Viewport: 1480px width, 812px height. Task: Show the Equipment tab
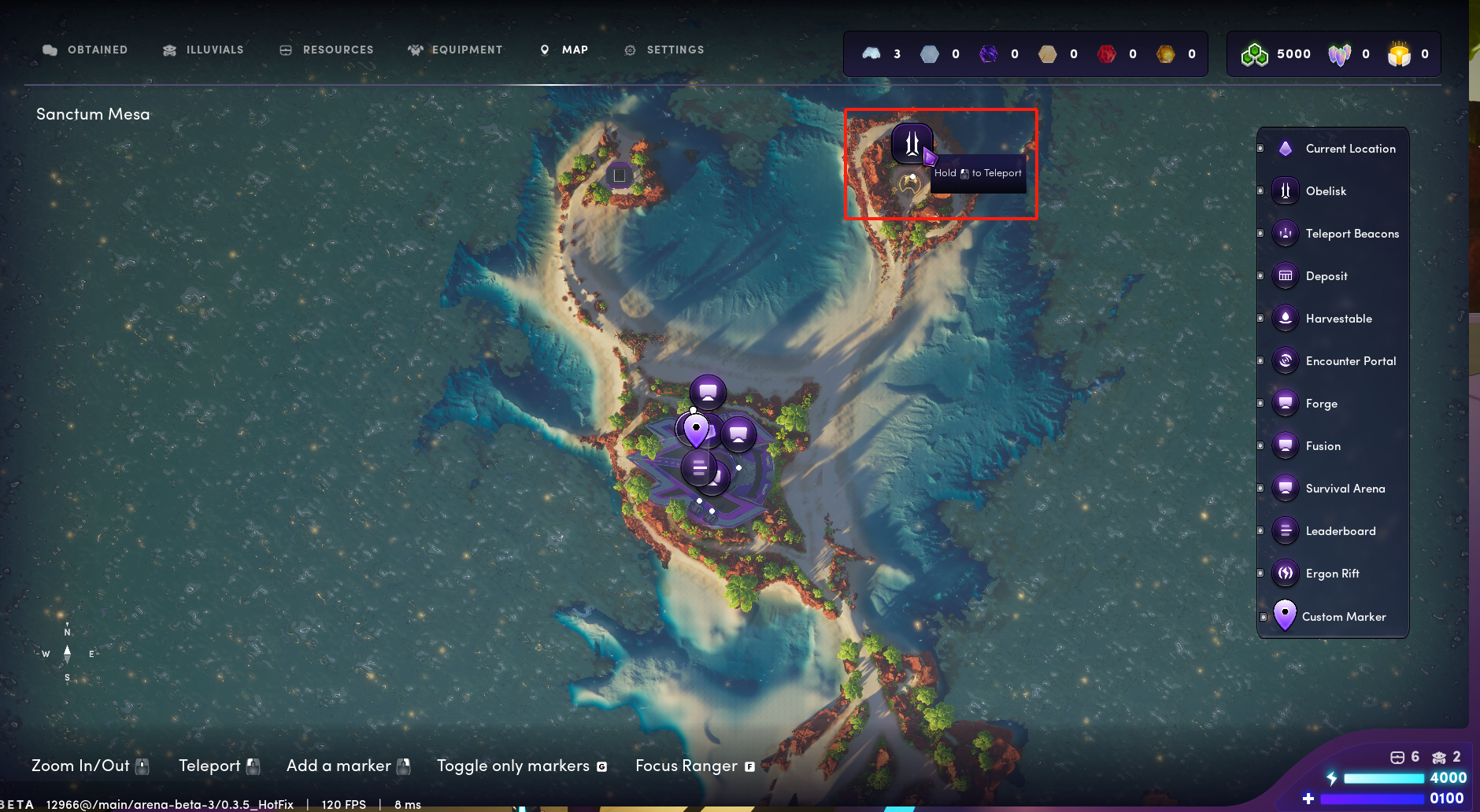(x=456, y=50)
